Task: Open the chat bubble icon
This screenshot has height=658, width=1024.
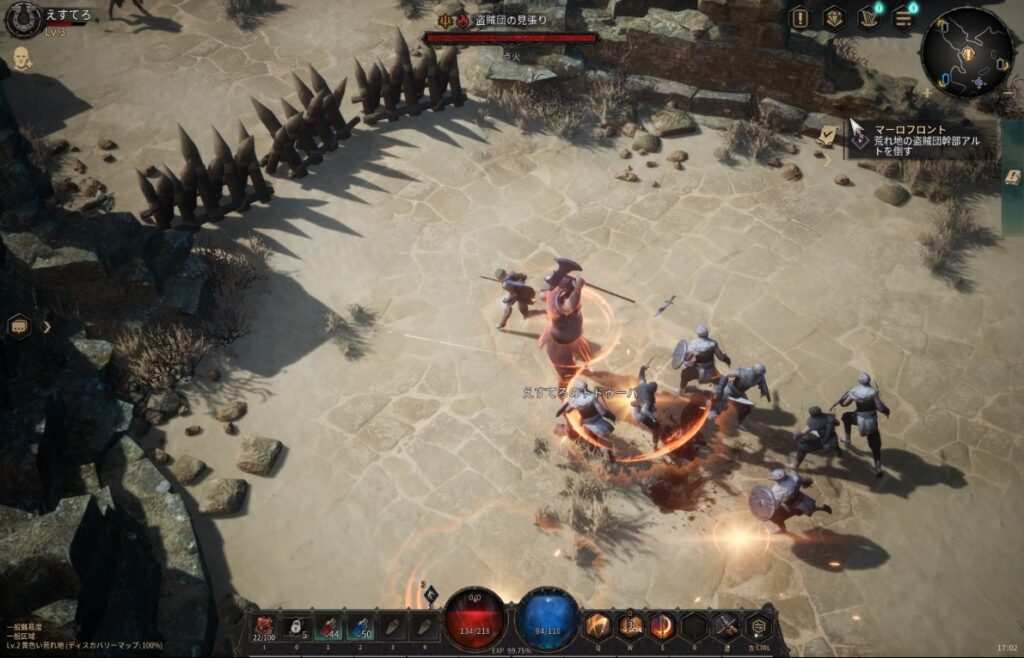Action: coord(19,326)
